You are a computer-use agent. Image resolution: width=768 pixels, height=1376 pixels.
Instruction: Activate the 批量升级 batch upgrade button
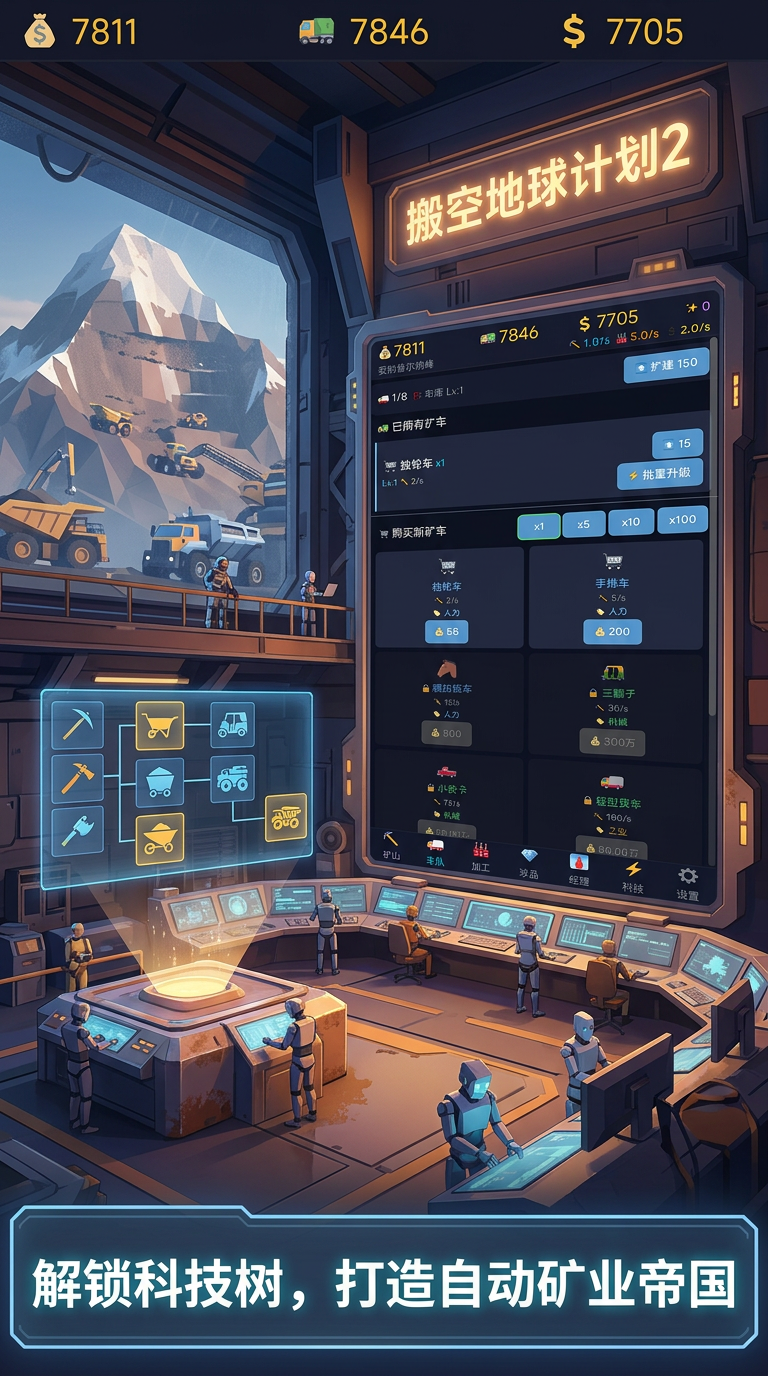660,474
